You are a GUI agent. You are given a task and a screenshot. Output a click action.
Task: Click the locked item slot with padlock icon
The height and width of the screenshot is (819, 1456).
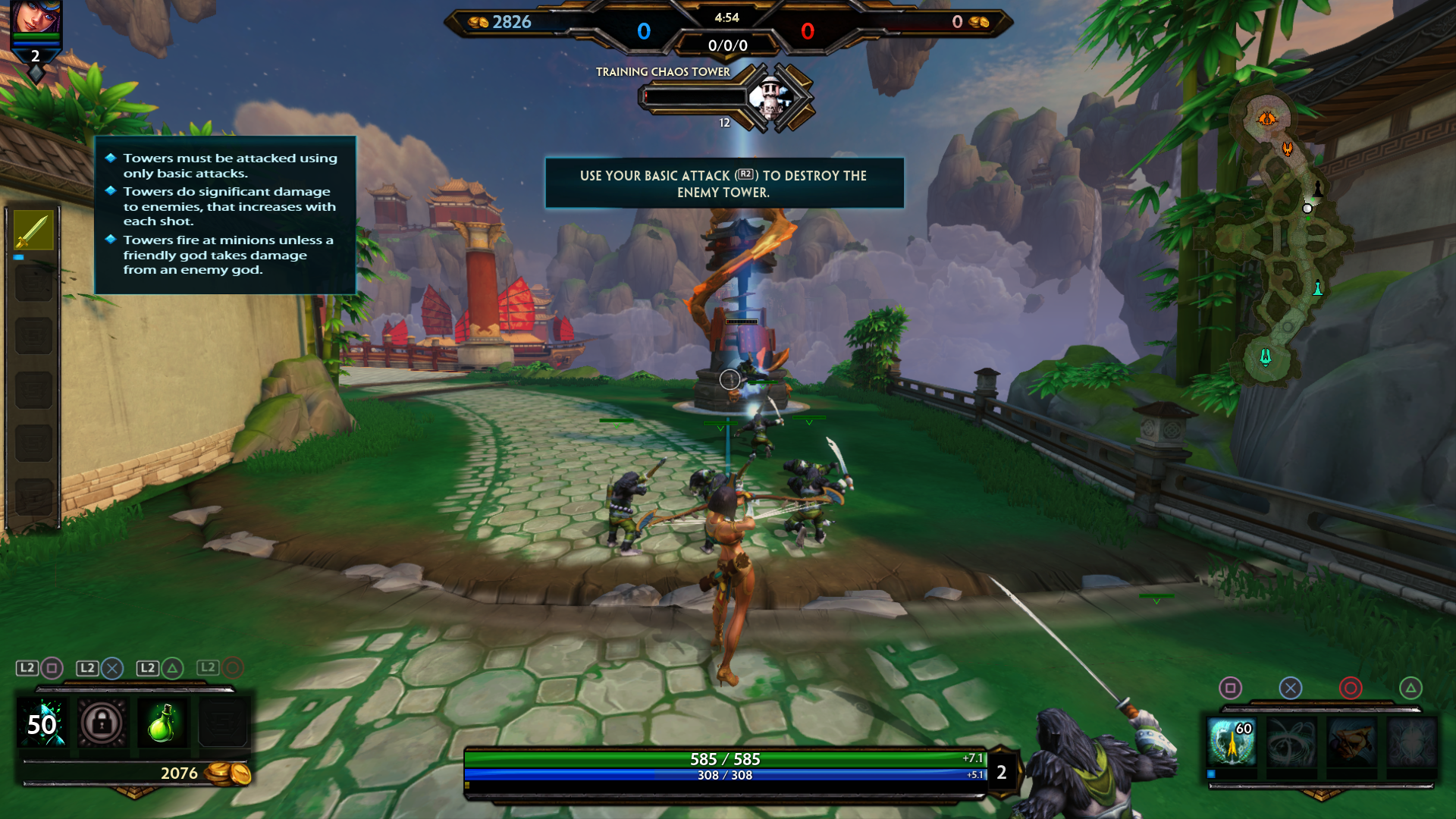102,723
